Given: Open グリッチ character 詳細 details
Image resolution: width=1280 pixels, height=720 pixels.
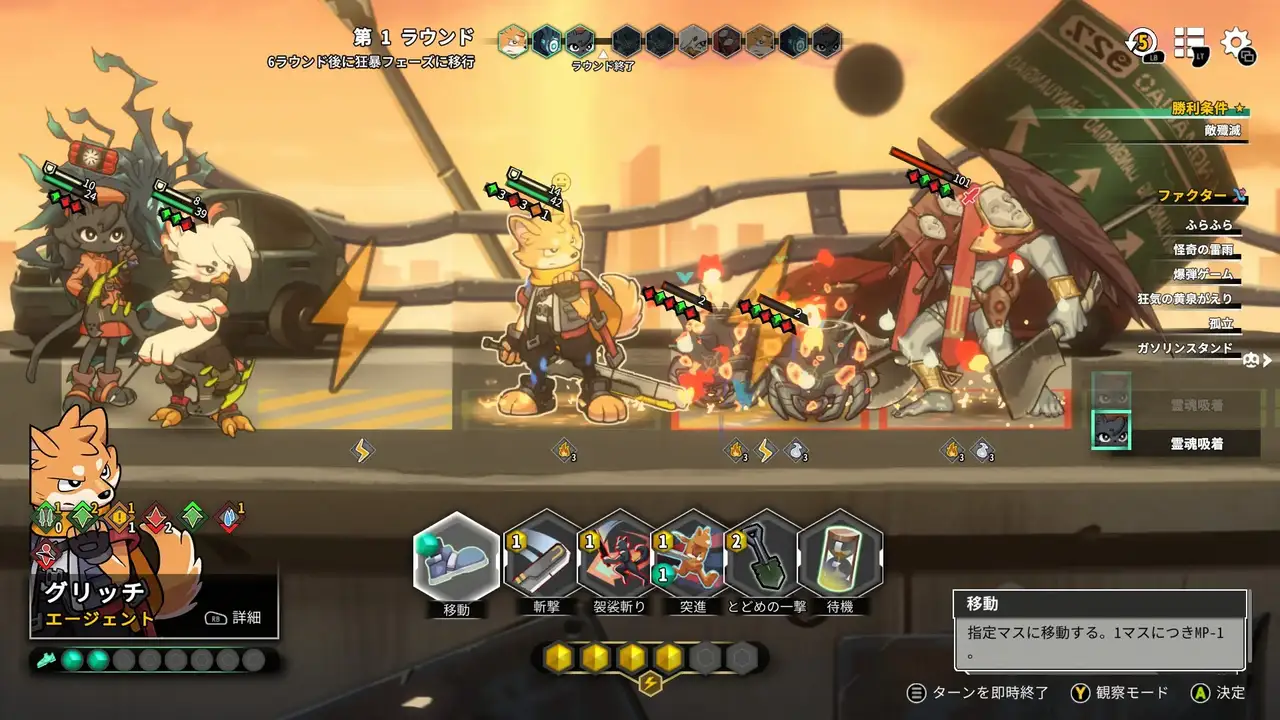Looking at the screenshot, I should coord(236,618).
